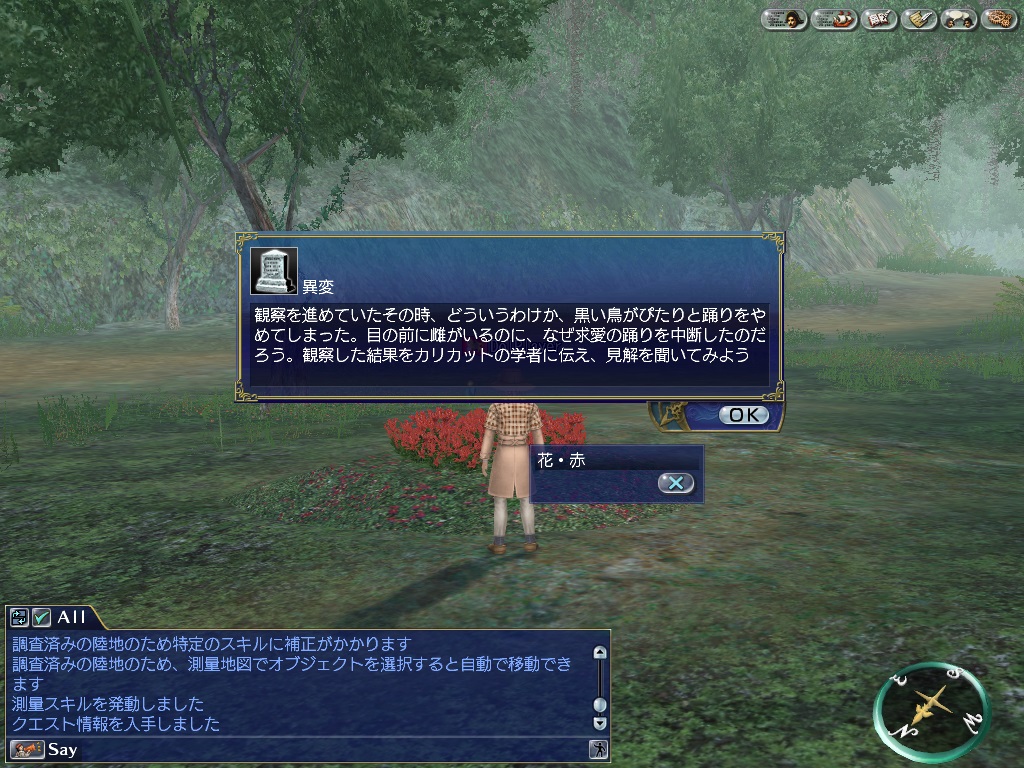Select the All chat tab
Viewport: 1024px width, 768px height.
pos(72,617)
